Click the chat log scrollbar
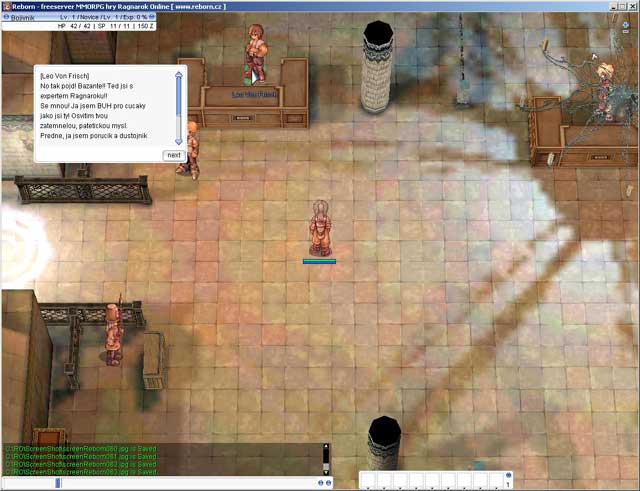The width and height of the screenshot is (640, 491). [325, 458]
